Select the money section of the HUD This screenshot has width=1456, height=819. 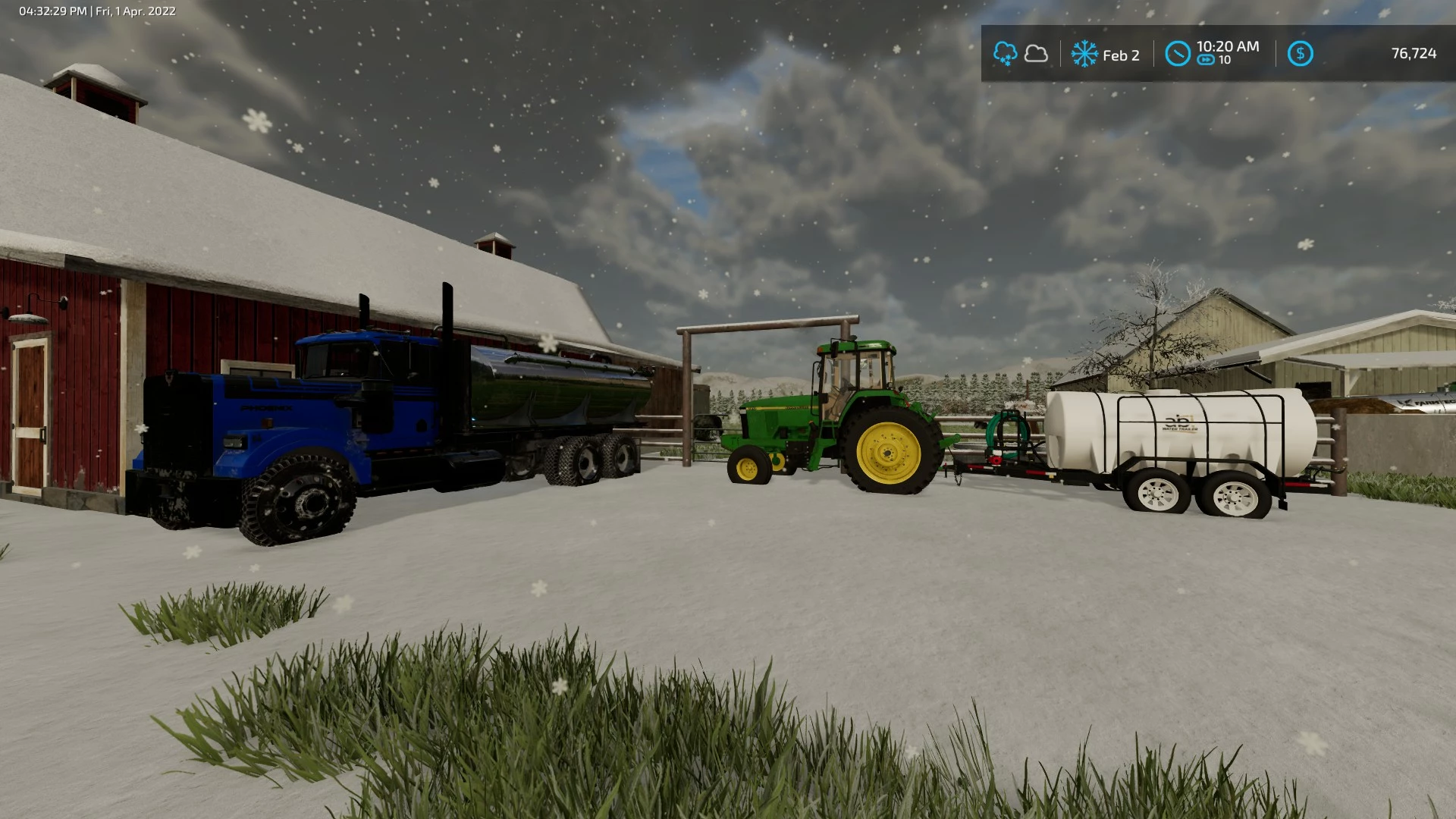click(1365, 54)
